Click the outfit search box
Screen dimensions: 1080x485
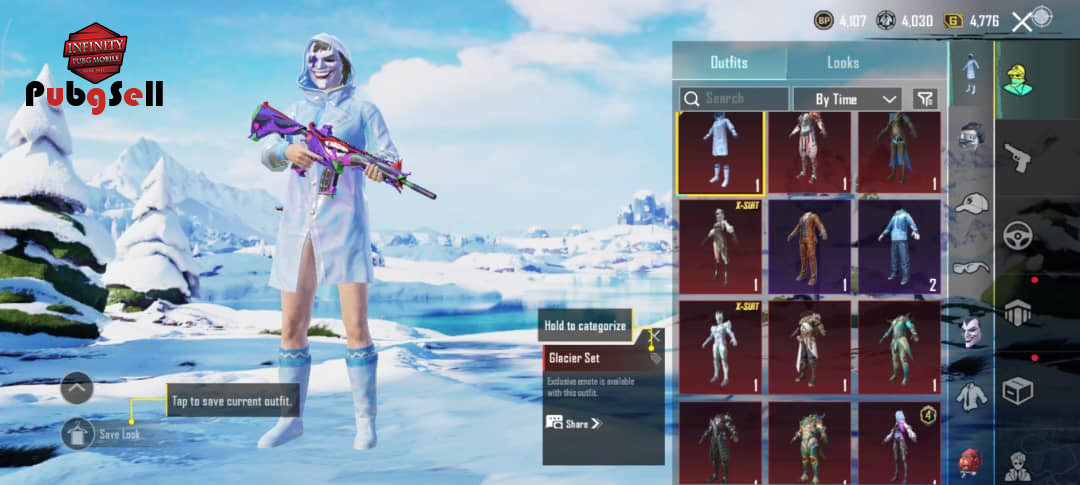pos(734,99)
